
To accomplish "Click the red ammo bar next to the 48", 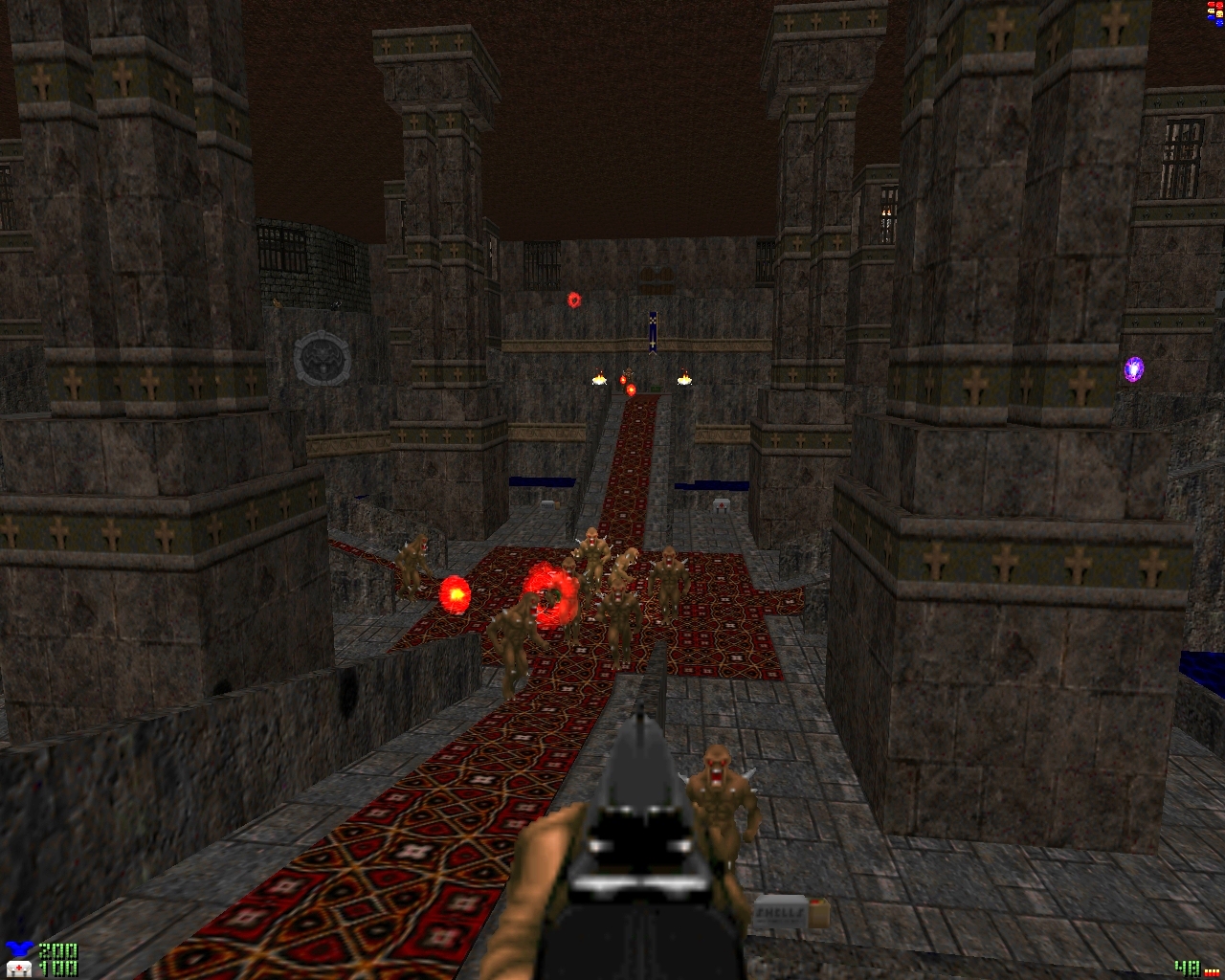I will coord(1212,972).
